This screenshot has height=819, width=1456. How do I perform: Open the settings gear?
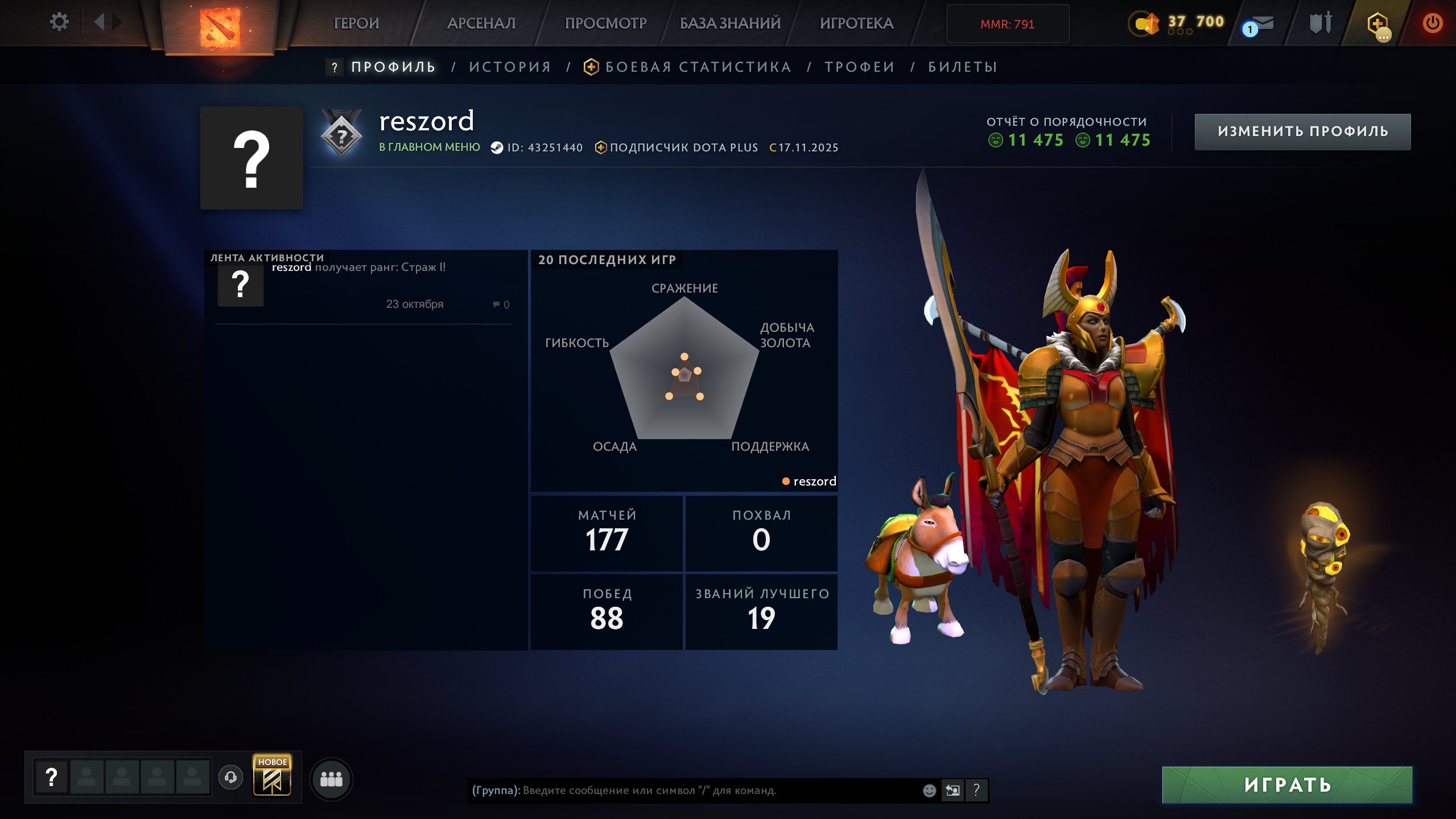click(59, 22)
